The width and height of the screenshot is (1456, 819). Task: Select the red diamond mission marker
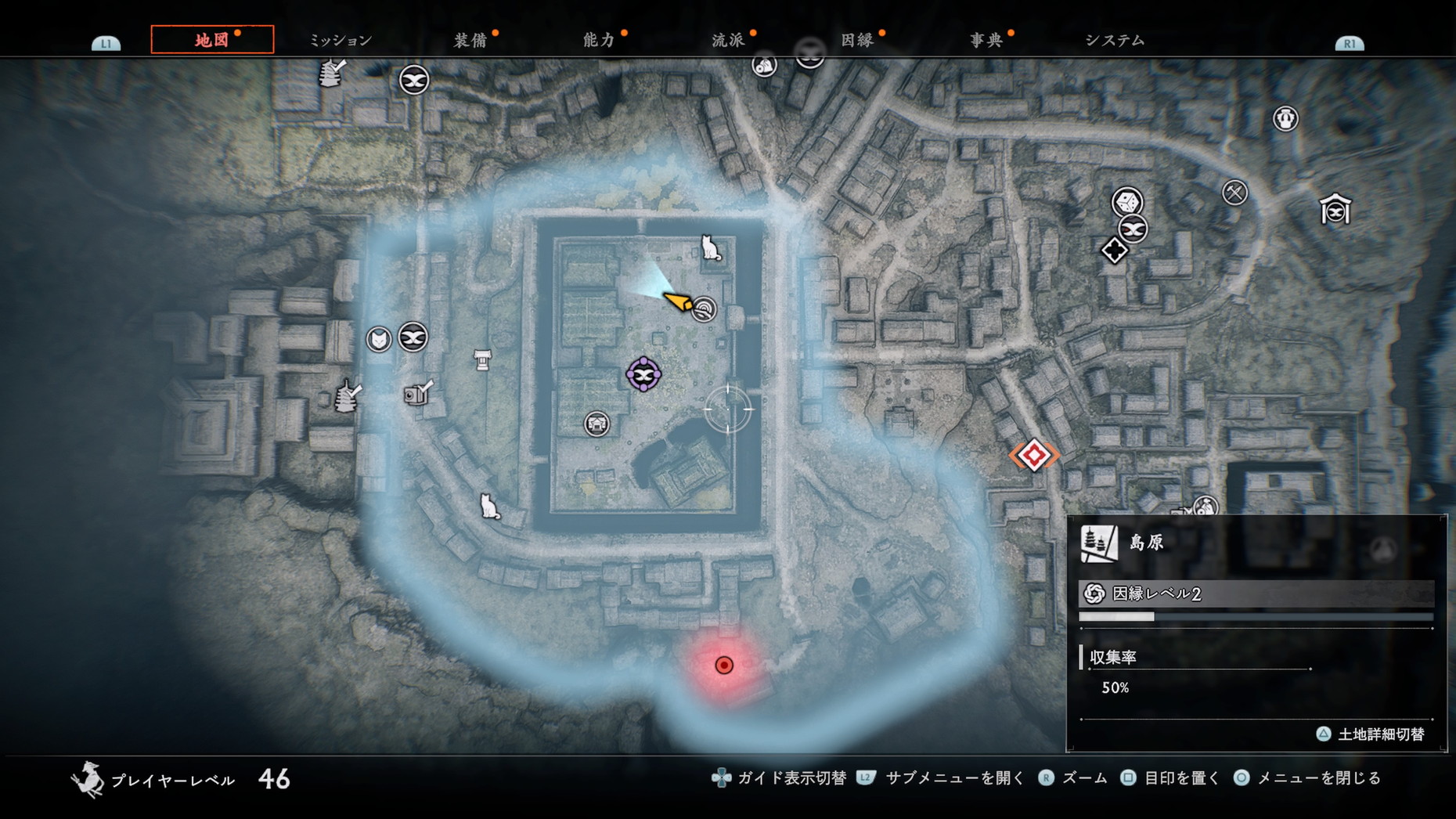coord(1034,455)
